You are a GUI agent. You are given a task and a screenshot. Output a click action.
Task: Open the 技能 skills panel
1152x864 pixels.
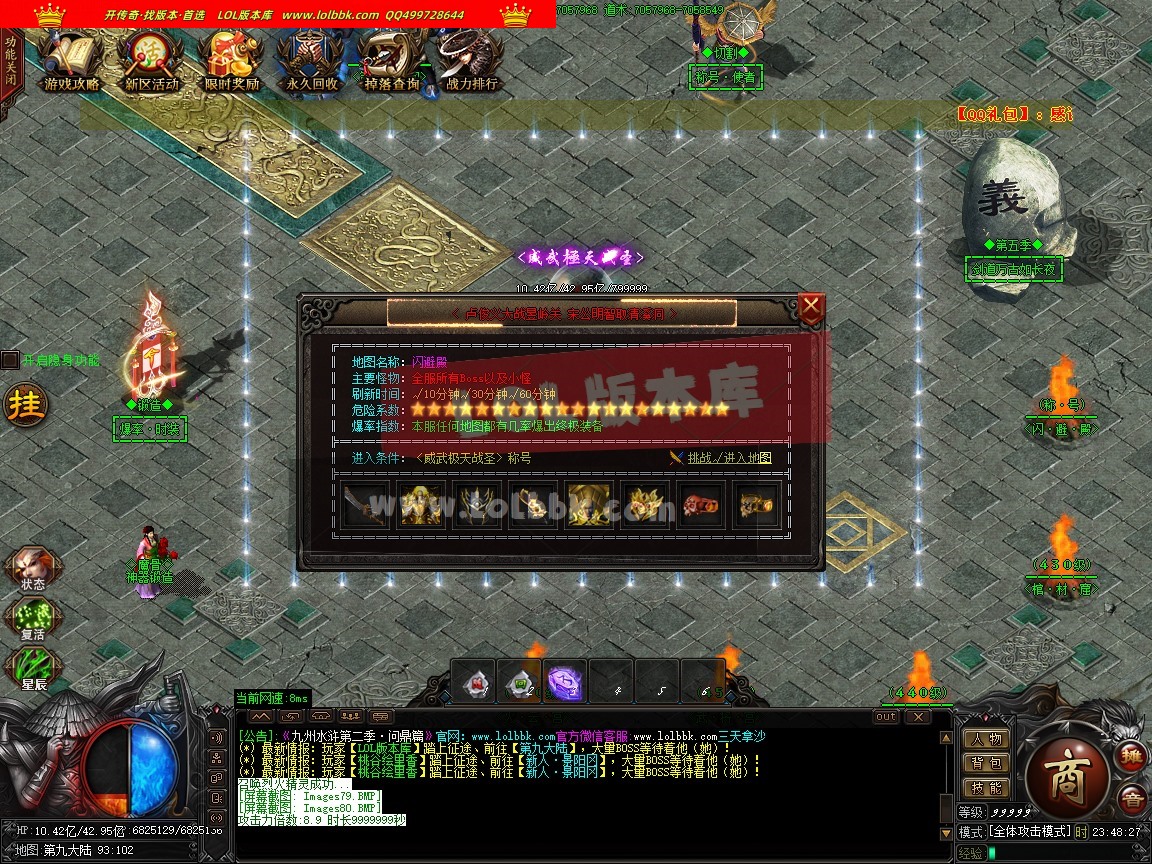[x=986, y=789]
